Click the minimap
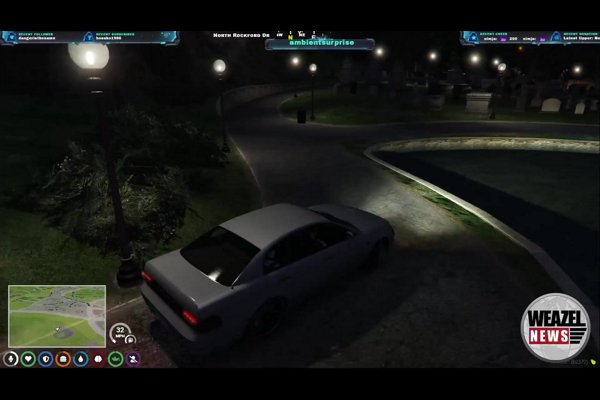The image size is (600, 400). click(56, 315)
